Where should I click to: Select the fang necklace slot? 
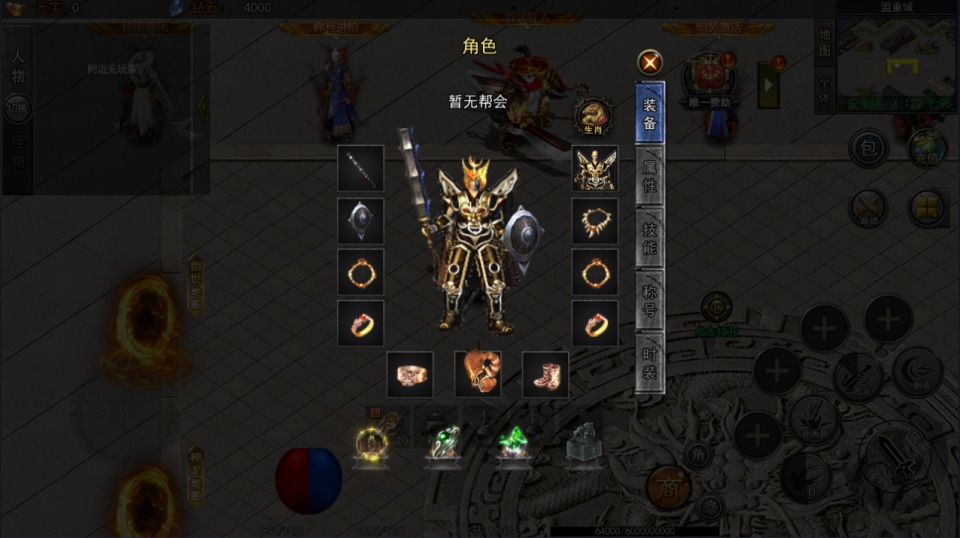[594, 220]
